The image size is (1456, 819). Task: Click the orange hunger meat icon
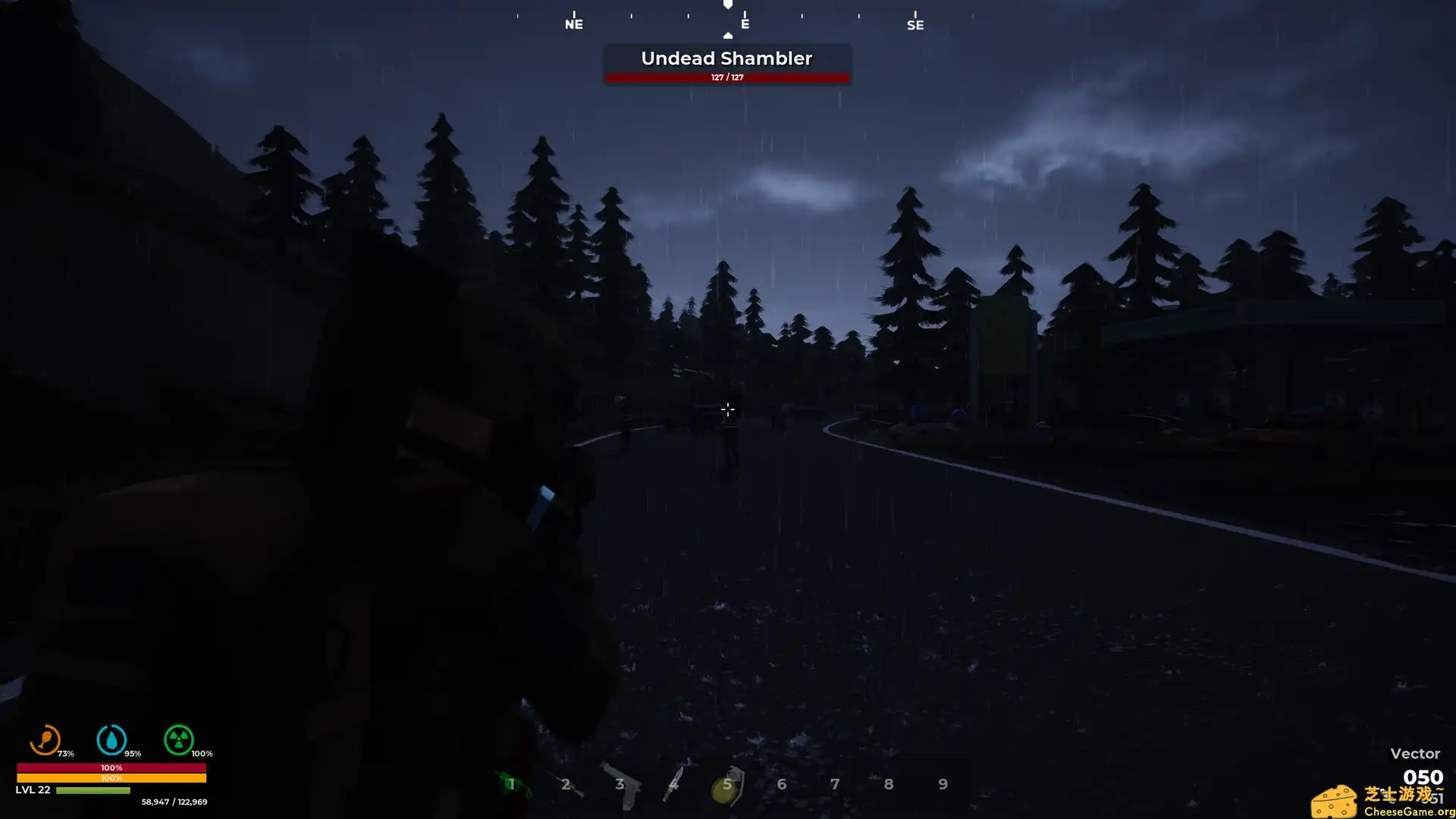pos(45,741)
